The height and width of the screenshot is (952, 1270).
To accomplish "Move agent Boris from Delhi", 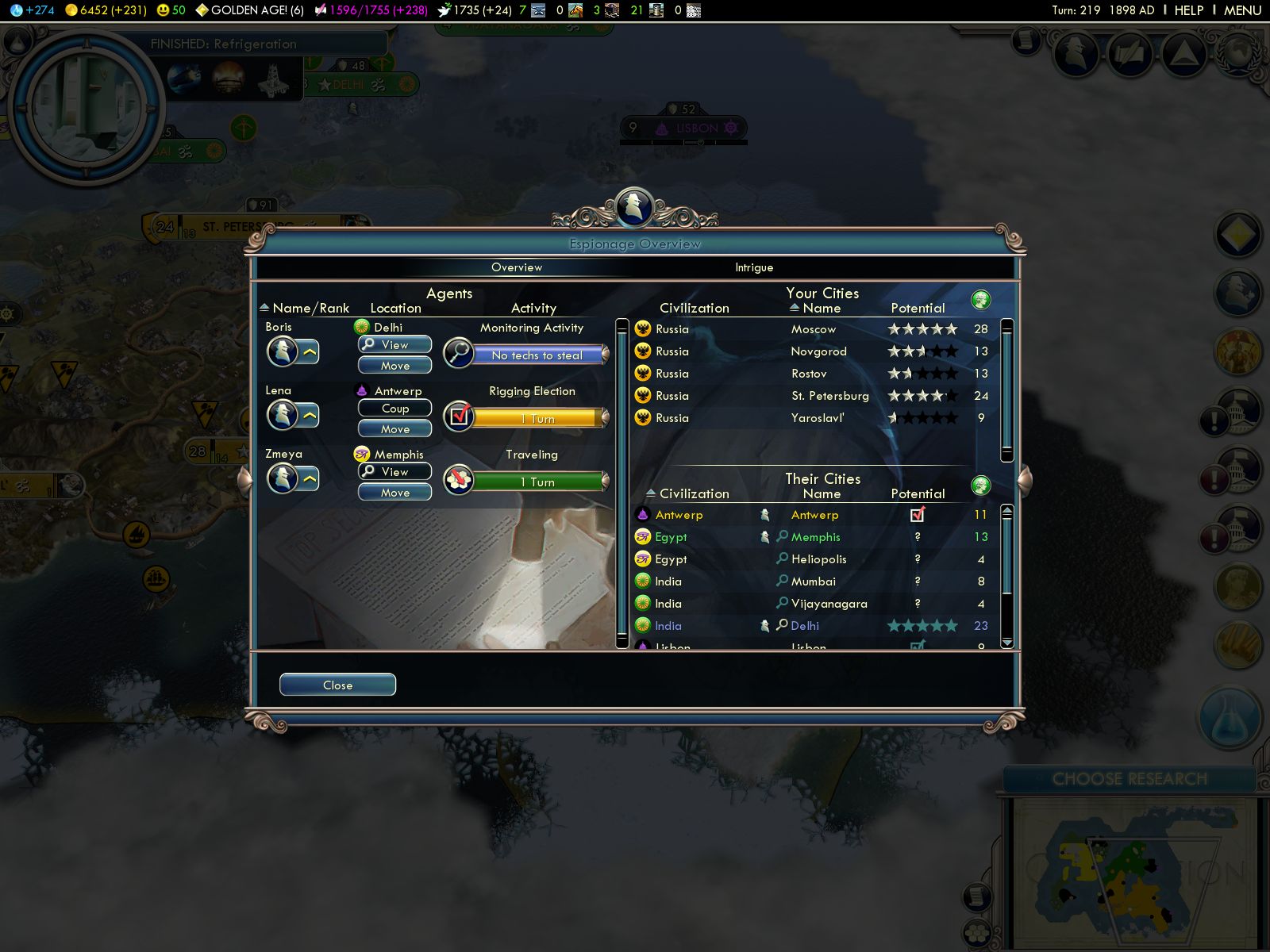I will pos(394,365).
